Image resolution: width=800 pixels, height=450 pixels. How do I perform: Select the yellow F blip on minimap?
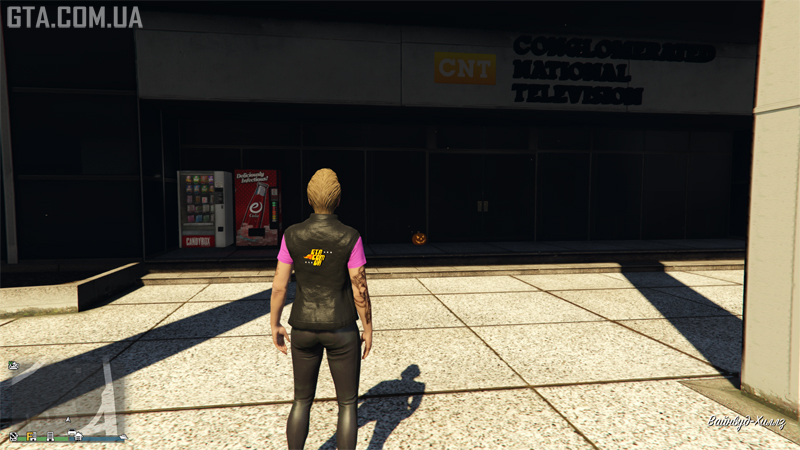pyautogui.click(x=29, y=436)
